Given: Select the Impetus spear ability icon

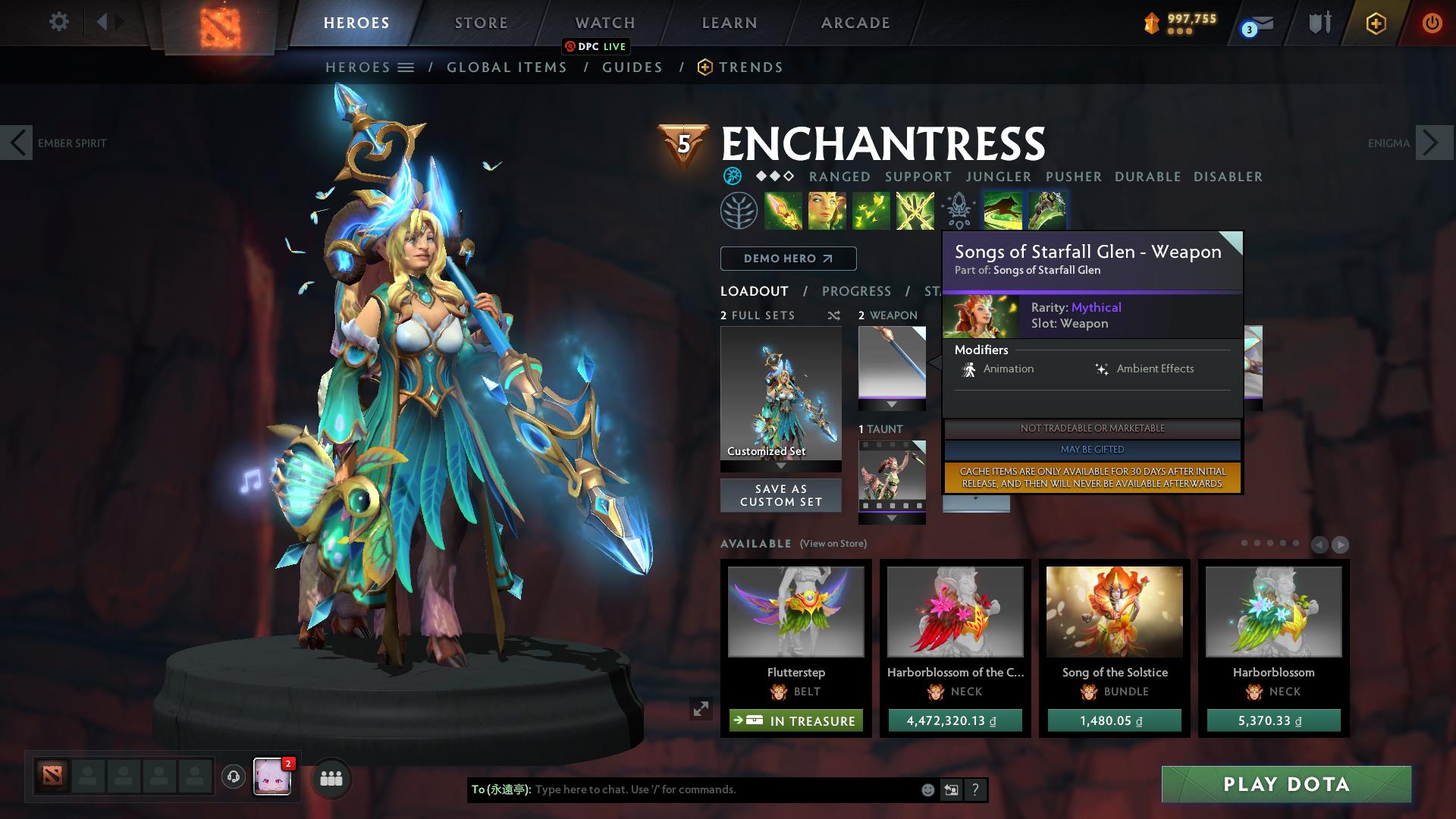Looking at the screenshot, I should (783, 210).
